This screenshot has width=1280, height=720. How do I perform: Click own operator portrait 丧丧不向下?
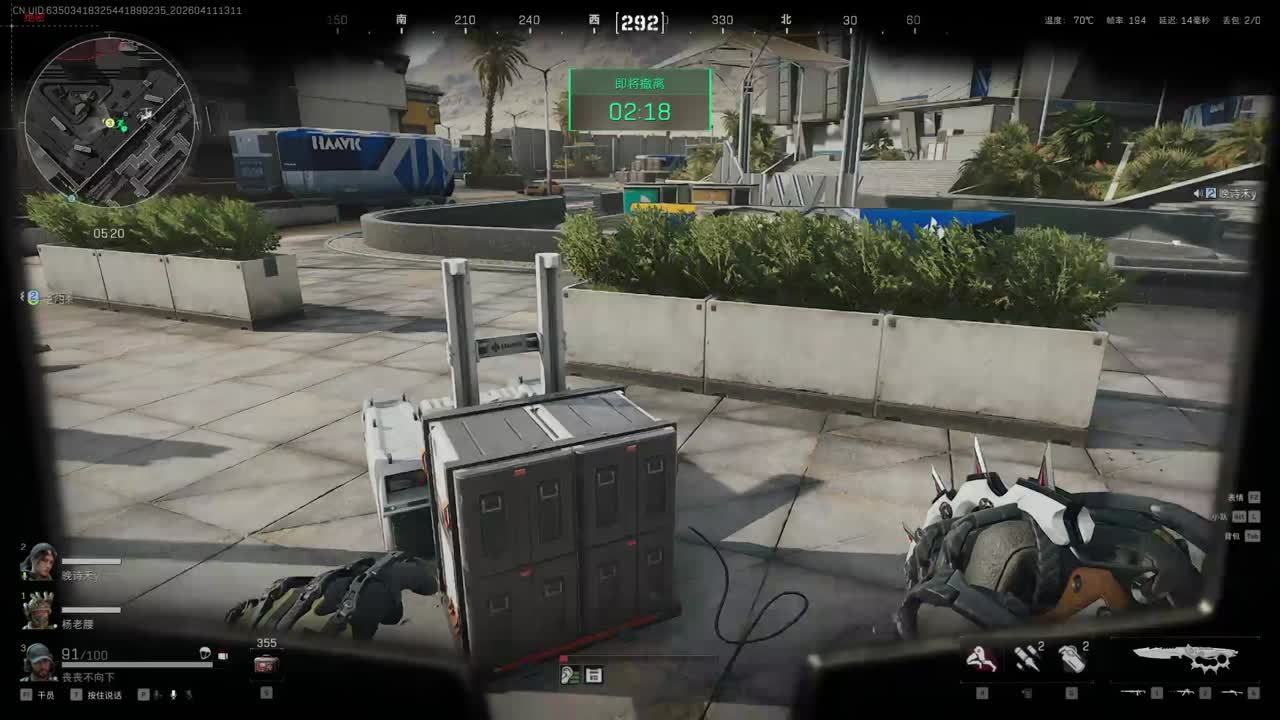point(40,660)
